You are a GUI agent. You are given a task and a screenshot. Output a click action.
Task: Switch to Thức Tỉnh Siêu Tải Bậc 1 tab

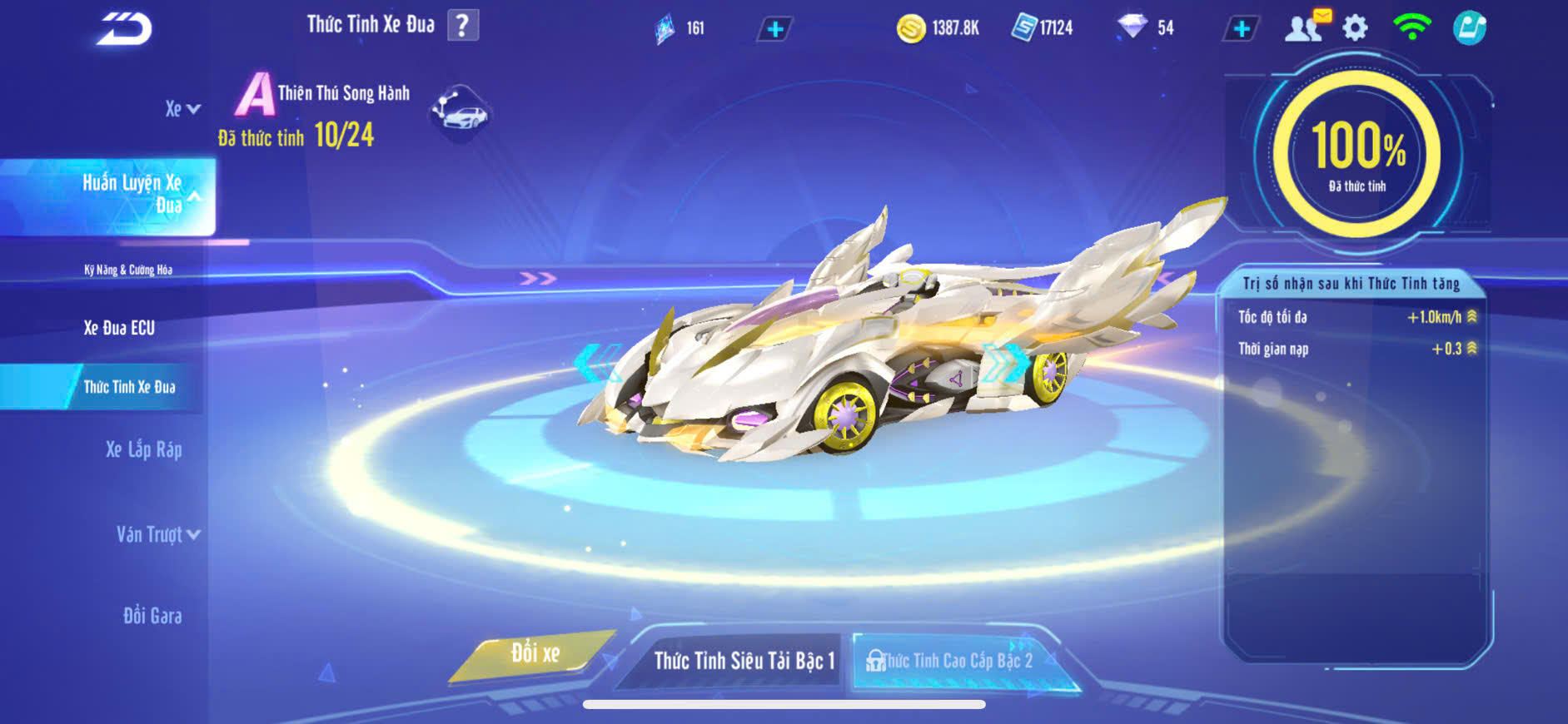point(743,661)
